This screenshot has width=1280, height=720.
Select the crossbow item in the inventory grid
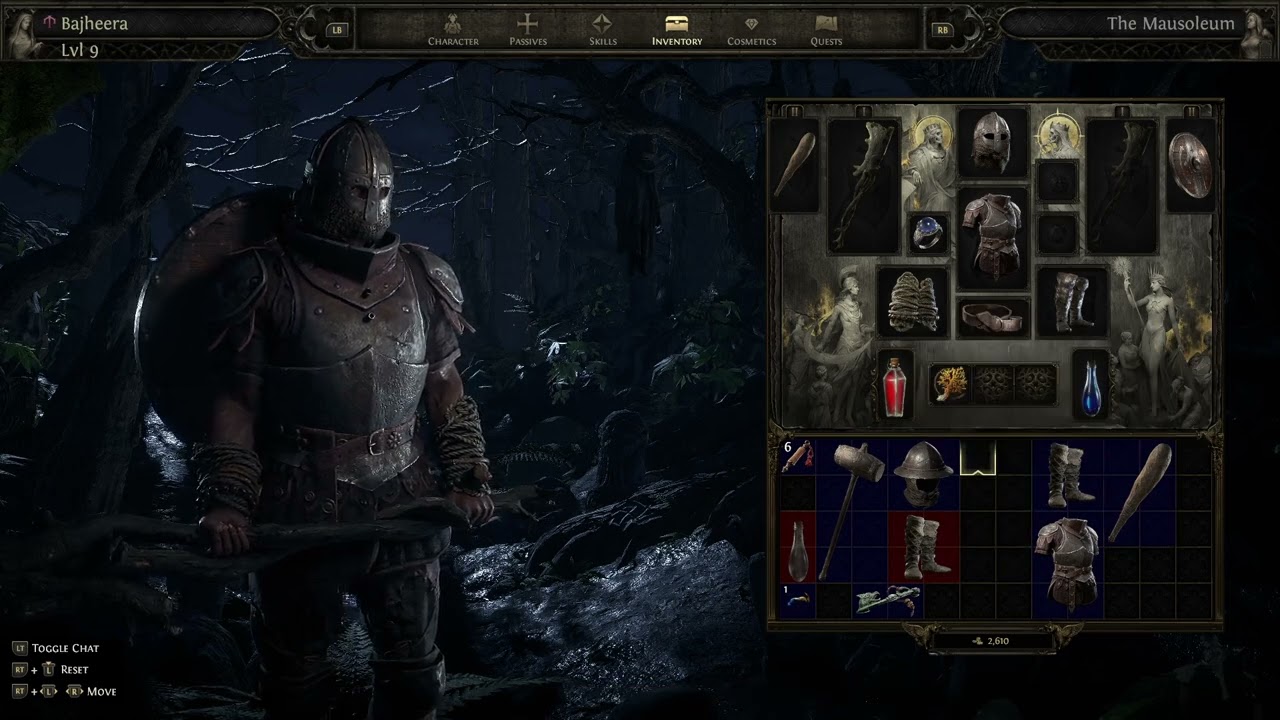click(887, 600)
